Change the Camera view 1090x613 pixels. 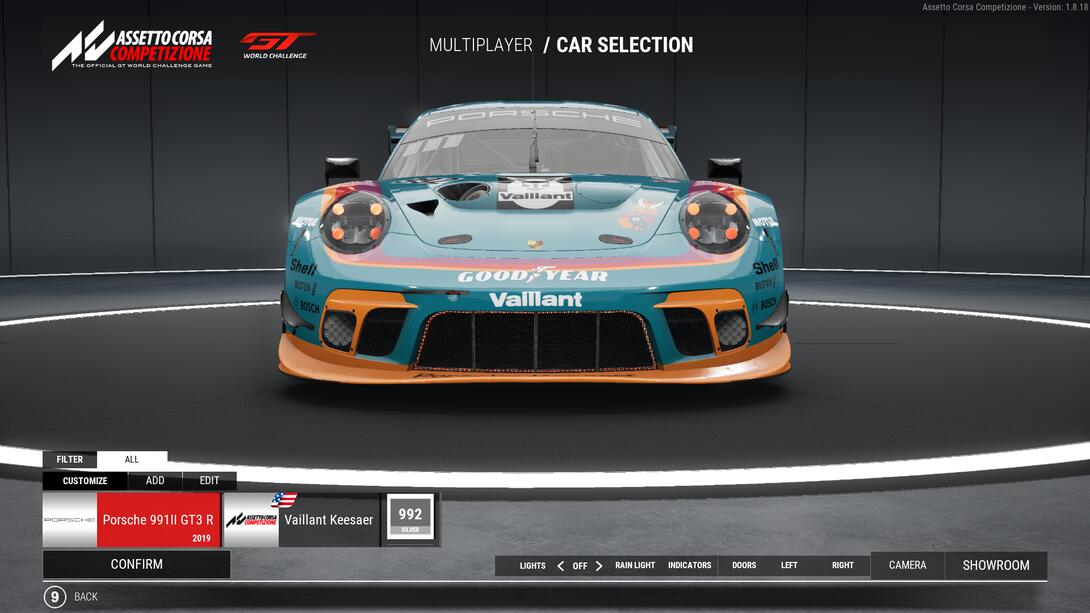coord(907,566)
